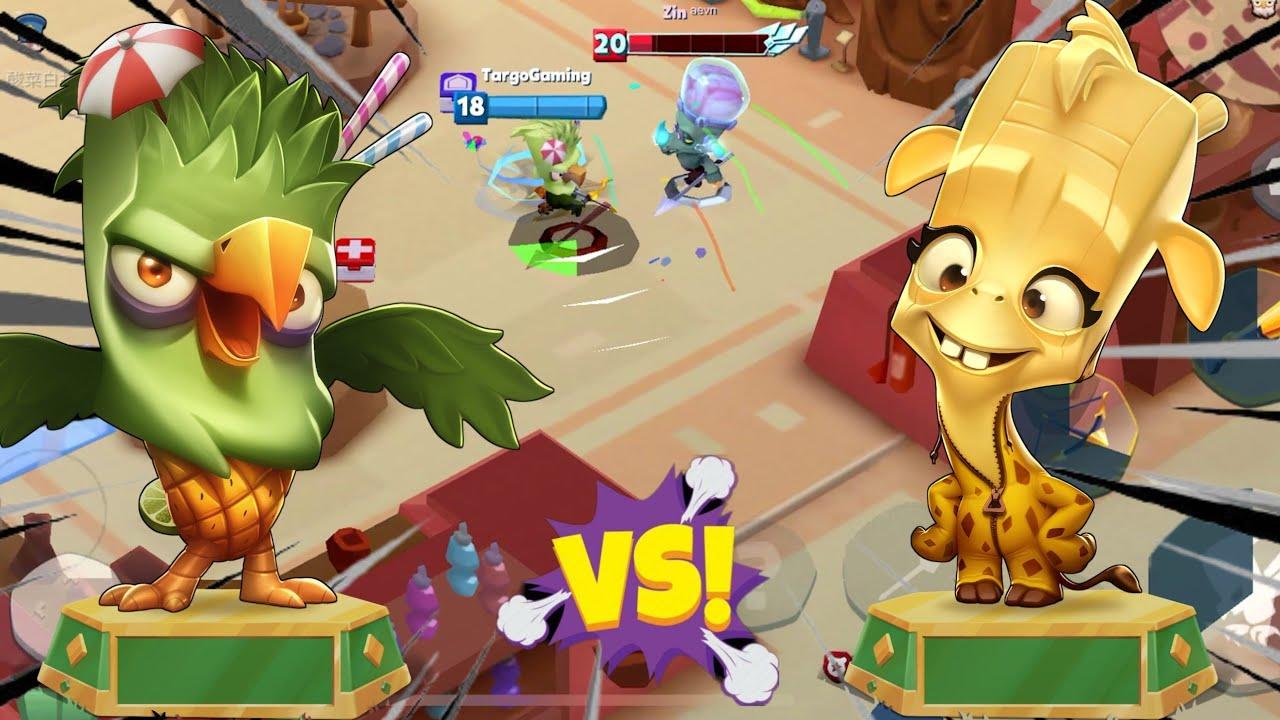Tap the TargoGaming purple team emblem icon
Image resolution: width=1280 pixels, height=720 pixels.
457,81
